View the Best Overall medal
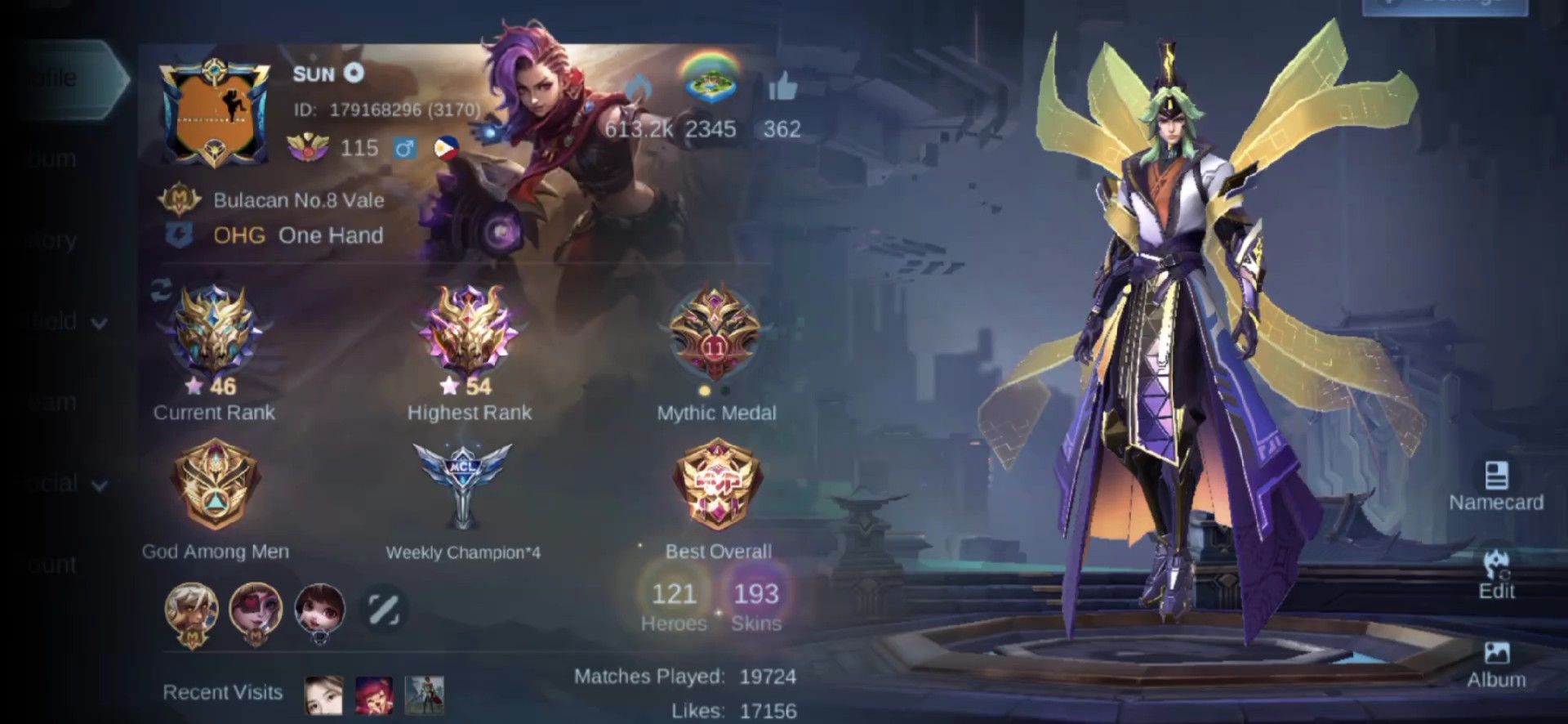This screenshot has height=724, width=1568. [718, 484]
